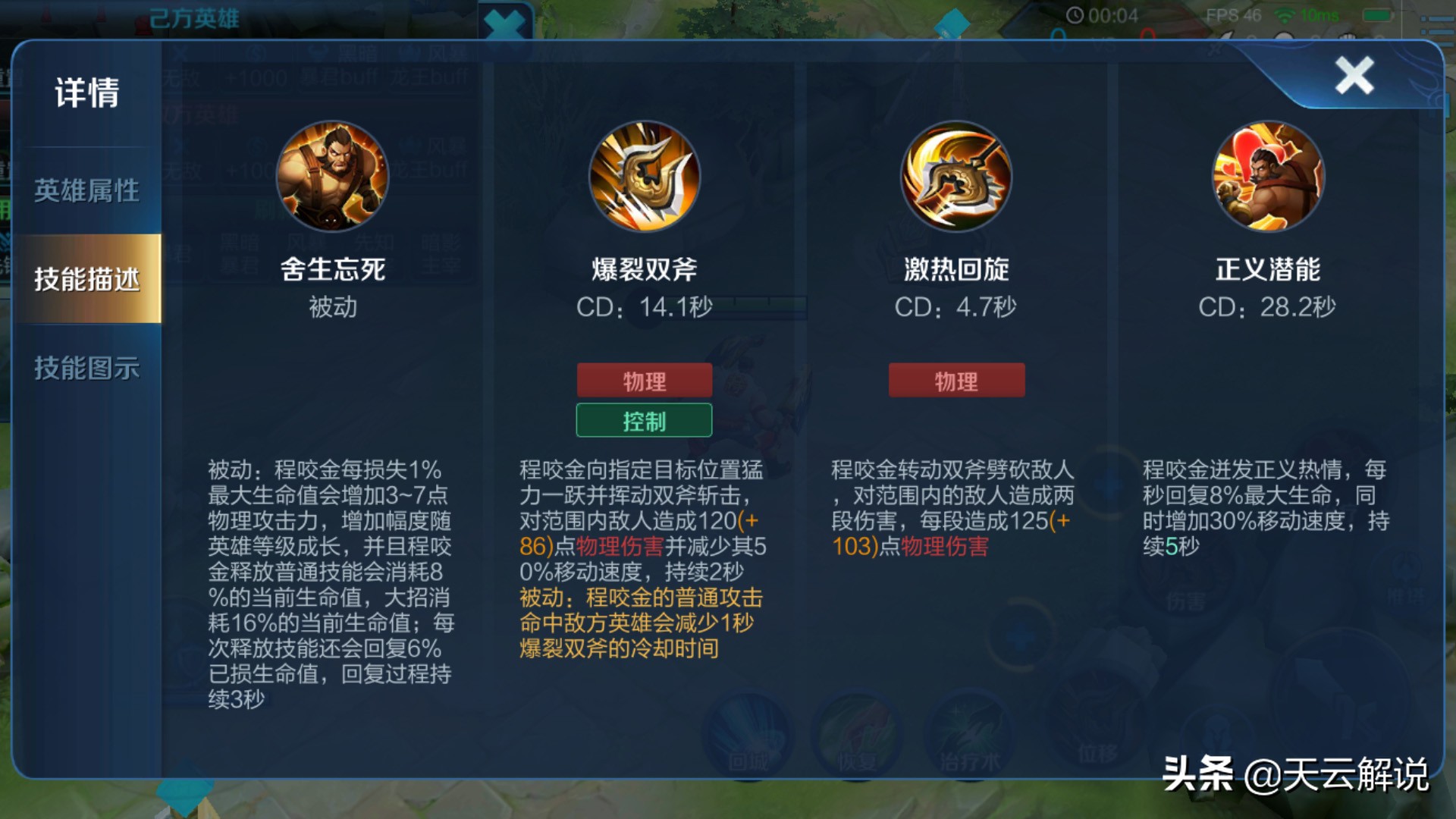
Task: Select the 激热回旋 skill icon
Action: point(957,177)
